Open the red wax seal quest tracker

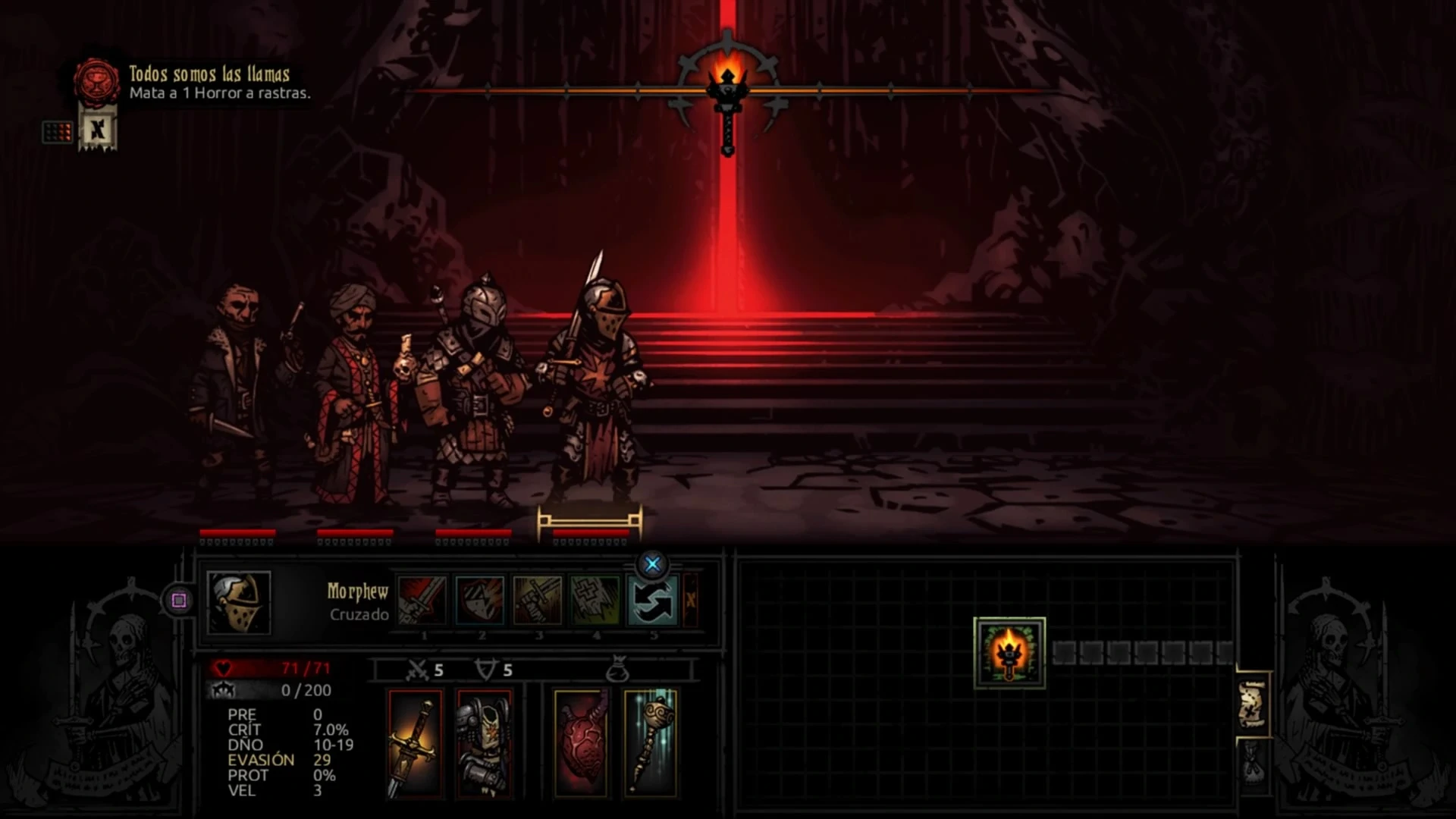pyautogui.click(x=97, y=81)
